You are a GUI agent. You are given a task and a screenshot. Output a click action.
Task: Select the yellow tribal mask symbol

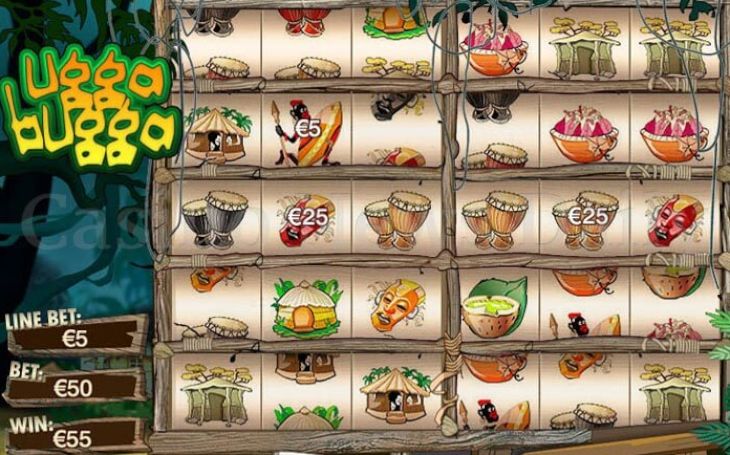pos(397,305)
